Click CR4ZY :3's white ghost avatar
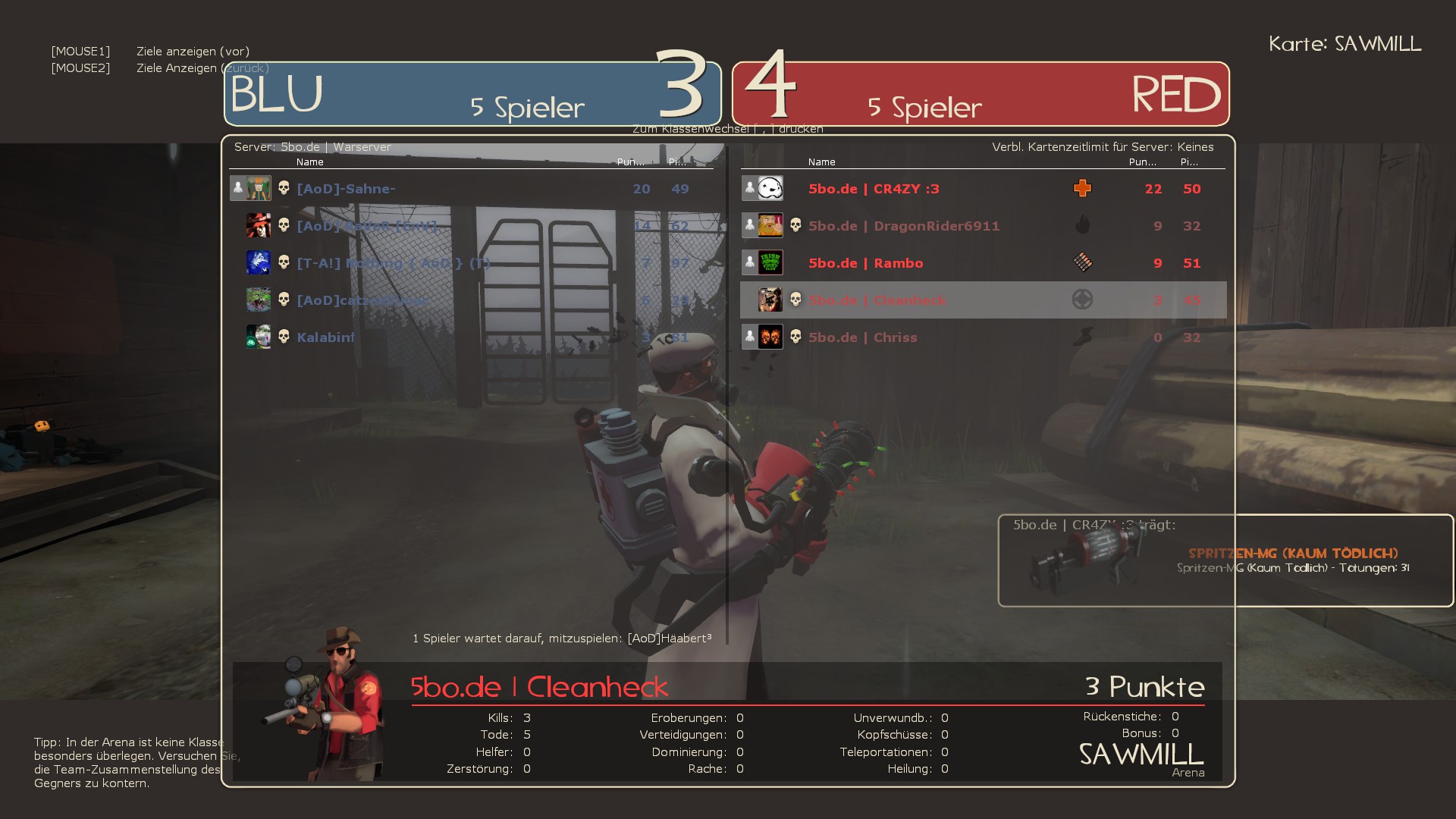Image resolution: width=1456 pixels, height=819 pixels. [770, 188]
